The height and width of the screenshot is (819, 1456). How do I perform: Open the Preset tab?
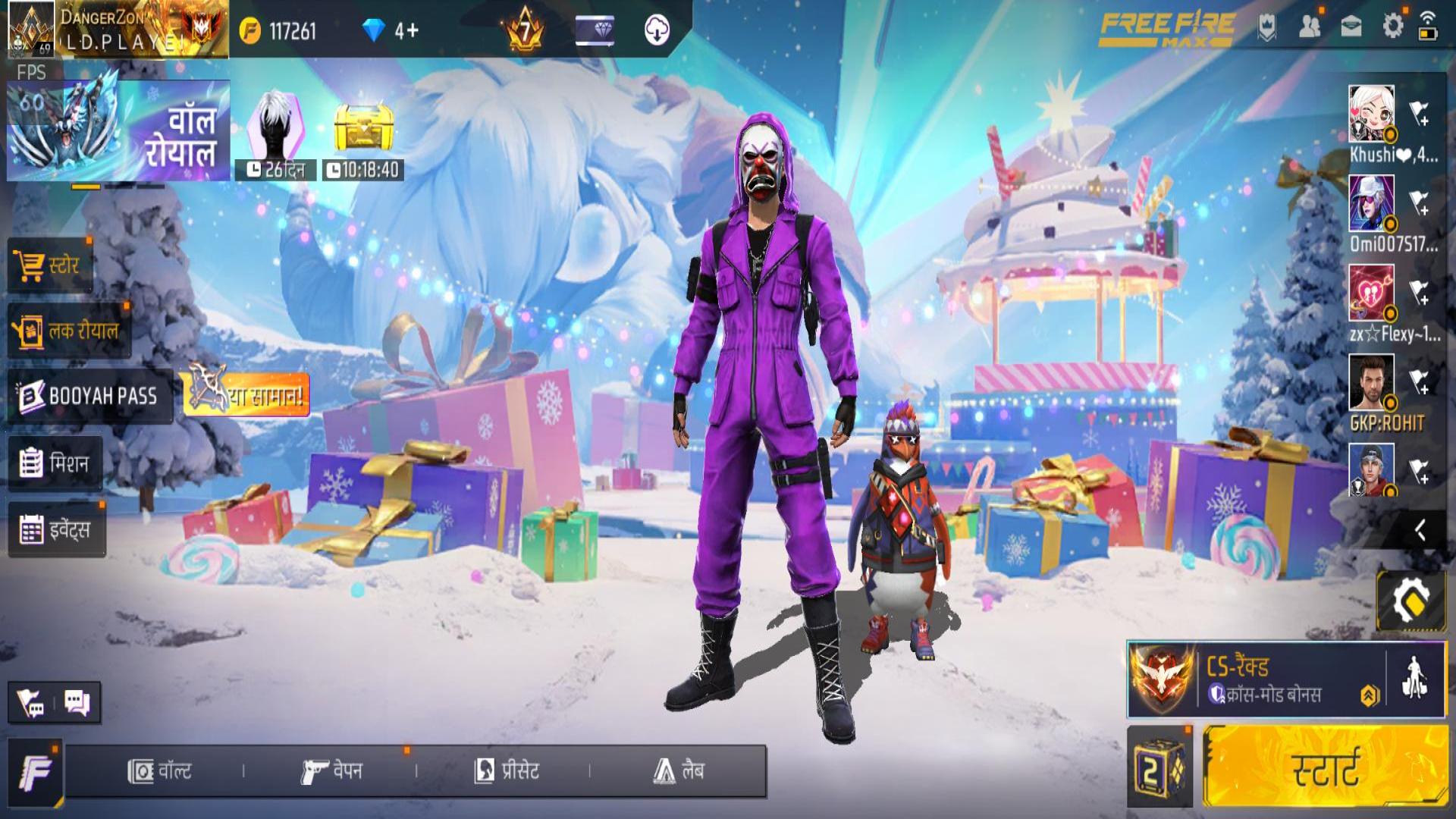[x=507, y=771]
